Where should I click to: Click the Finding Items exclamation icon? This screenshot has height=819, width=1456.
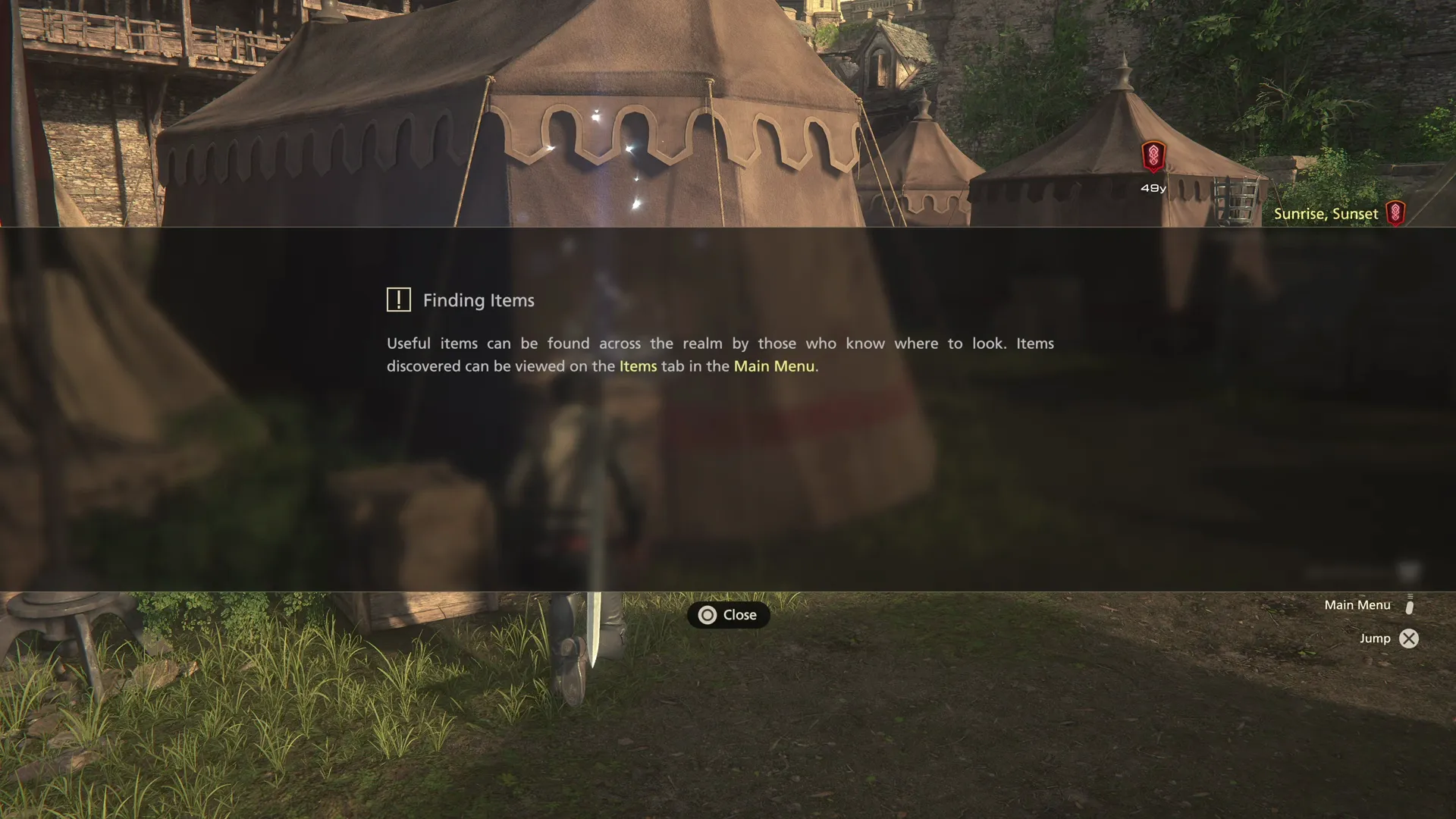pos(397,300)
